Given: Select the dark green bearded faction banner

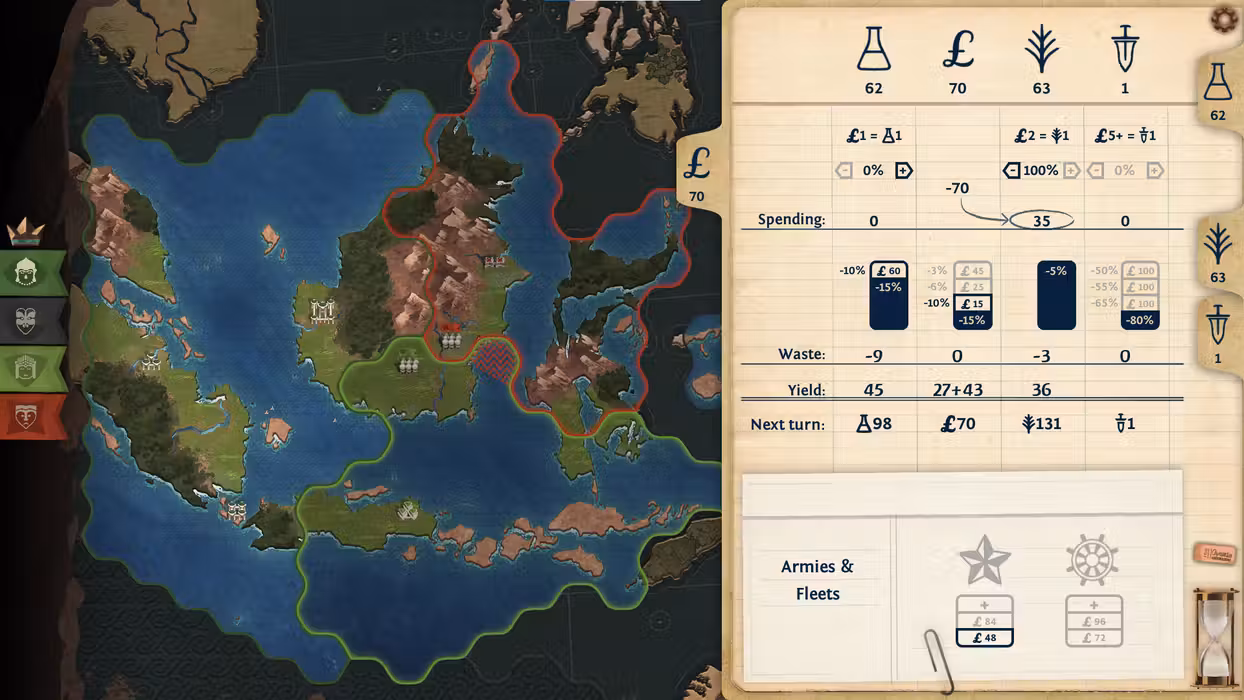Looking at the screenshot, I should click(x=28, y=272).
